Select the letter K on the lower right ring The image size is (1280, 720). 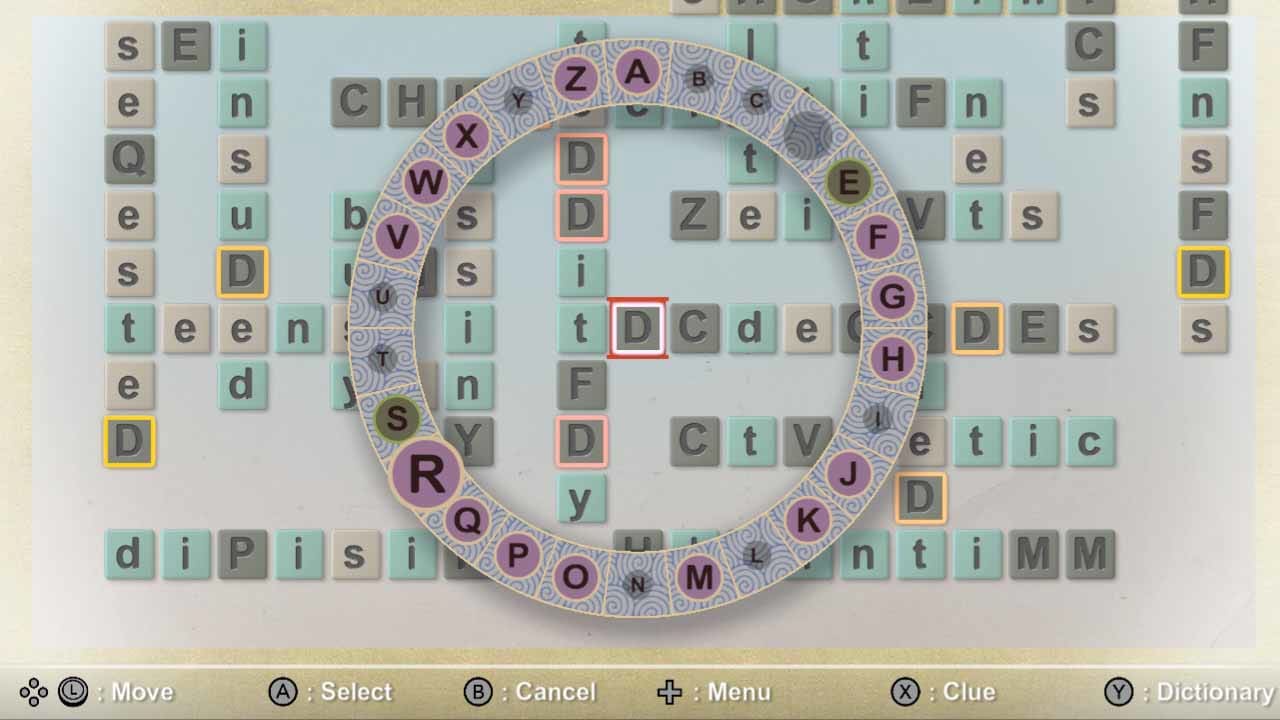click(x=806, y=519)
